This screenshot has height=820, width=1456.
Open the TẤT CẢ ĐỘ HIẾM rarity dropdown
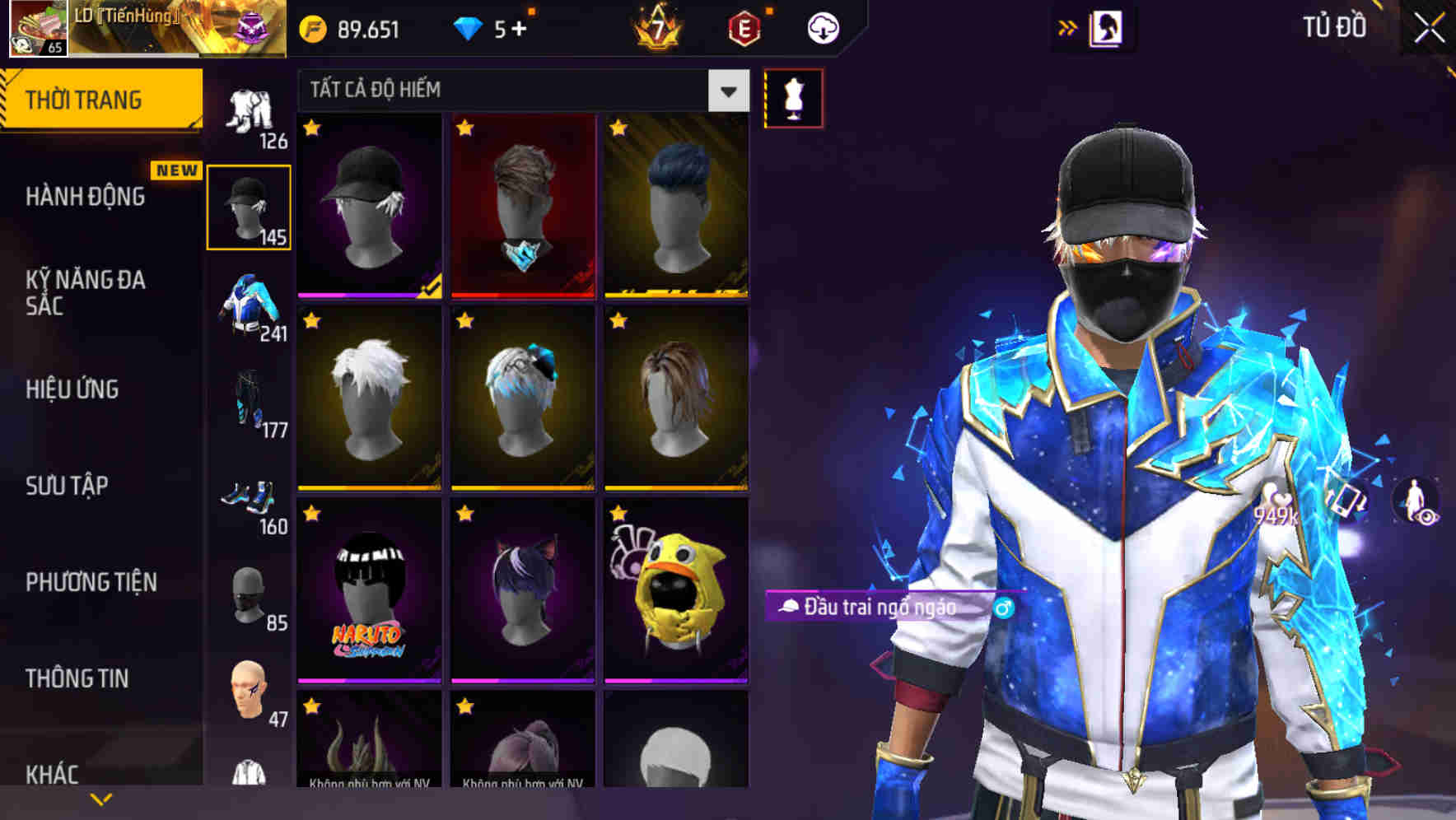[x=519, y=91]
